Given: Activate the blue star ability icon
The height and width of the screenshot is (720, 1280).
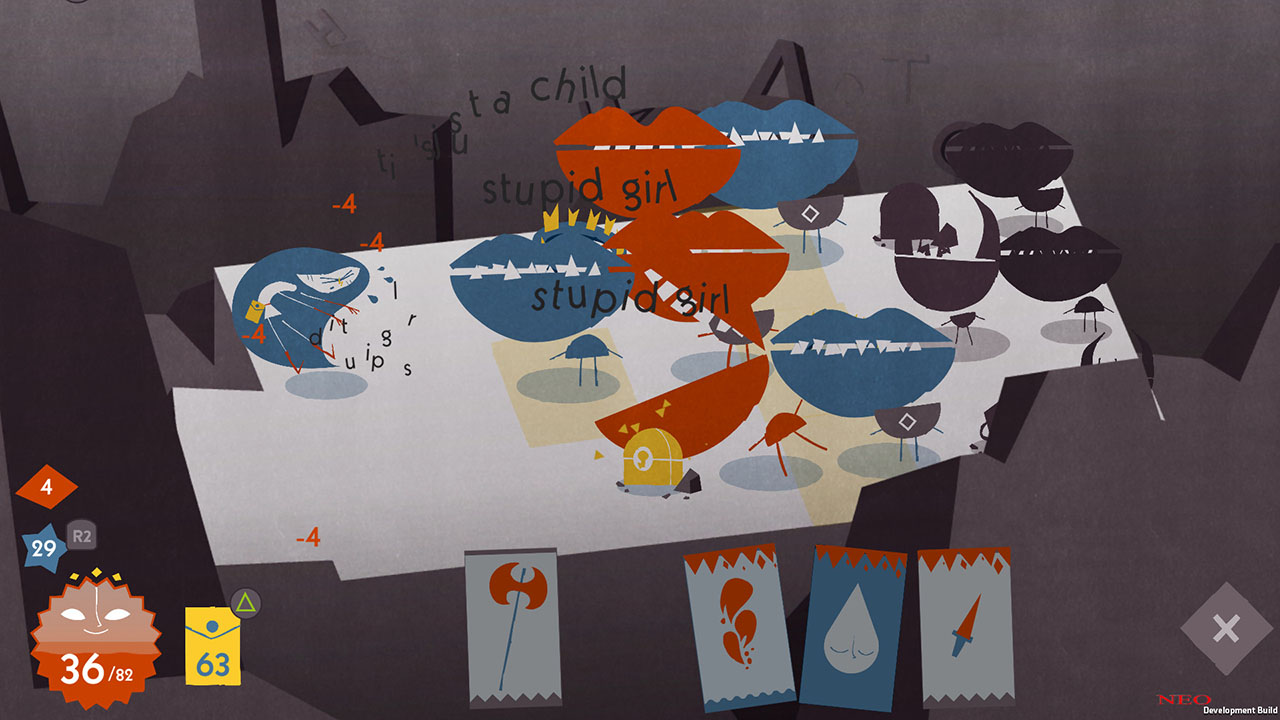Looking at the screenshot, I should [44, 548].
